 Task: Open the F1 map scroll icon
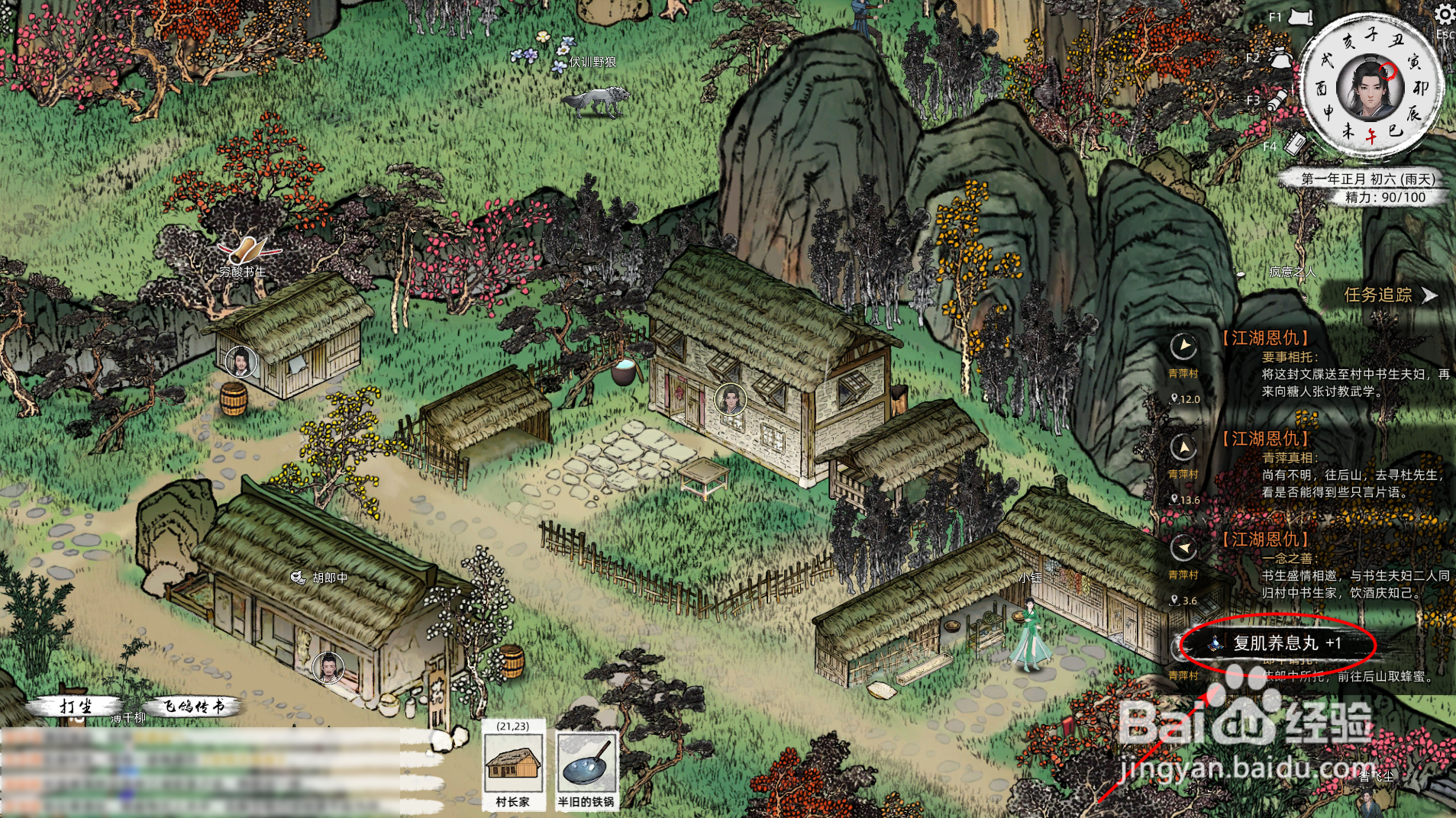click(1300, 17)
